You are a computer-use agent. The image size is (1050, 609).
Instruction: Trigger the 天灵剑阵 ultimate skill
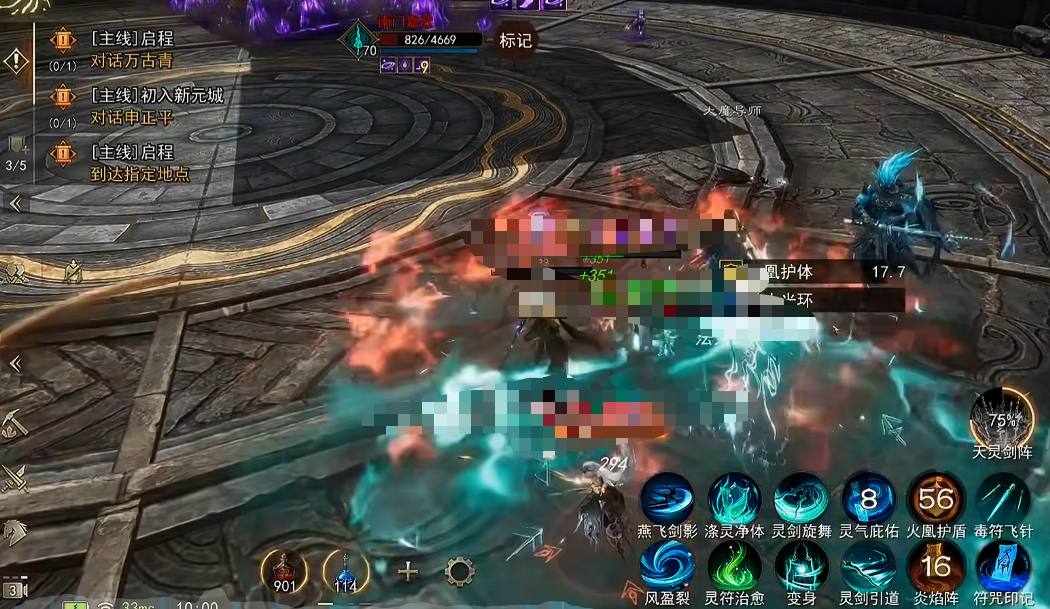[1003, 417]
